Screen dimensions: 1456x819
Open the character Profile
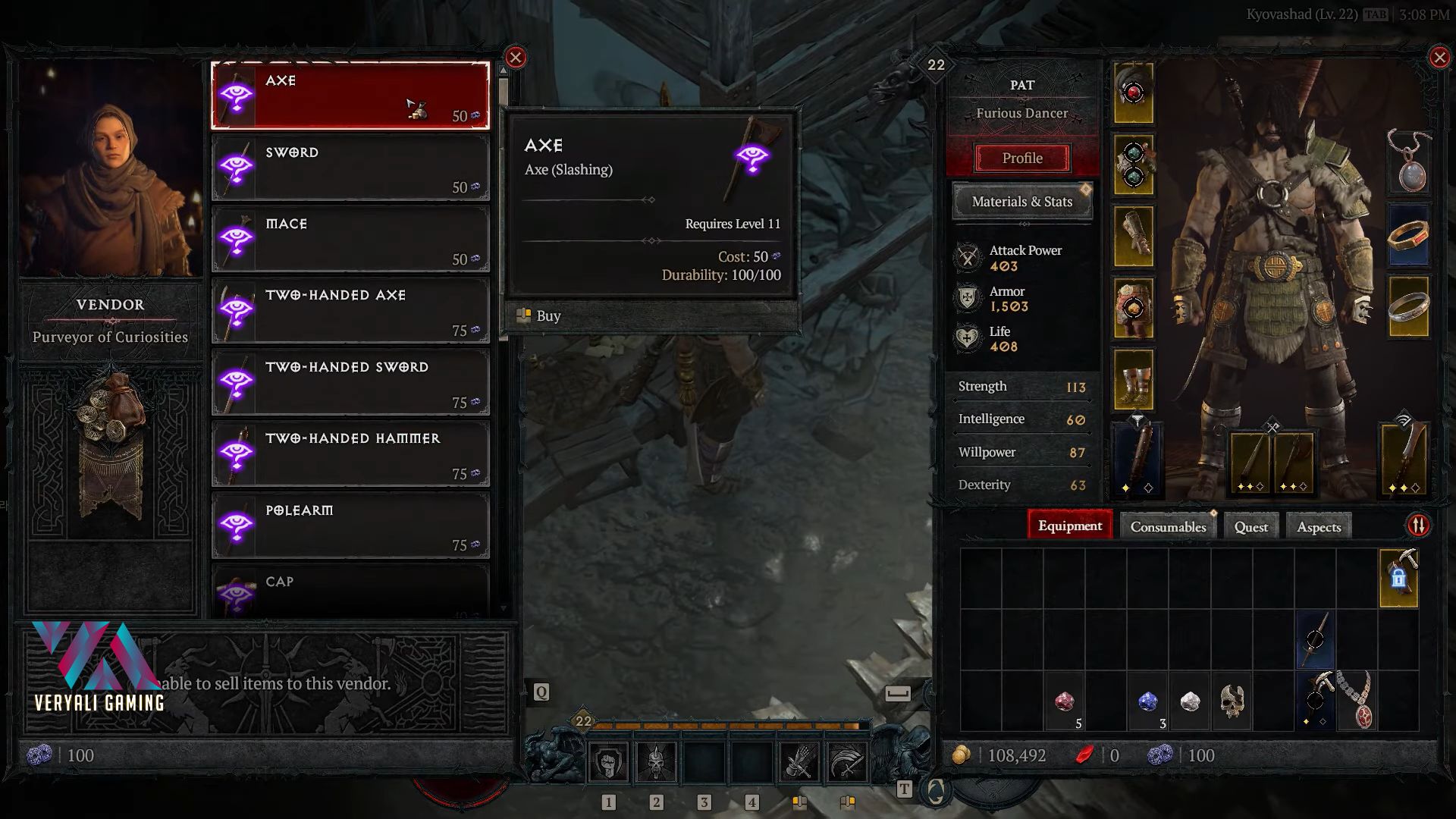1022,158
